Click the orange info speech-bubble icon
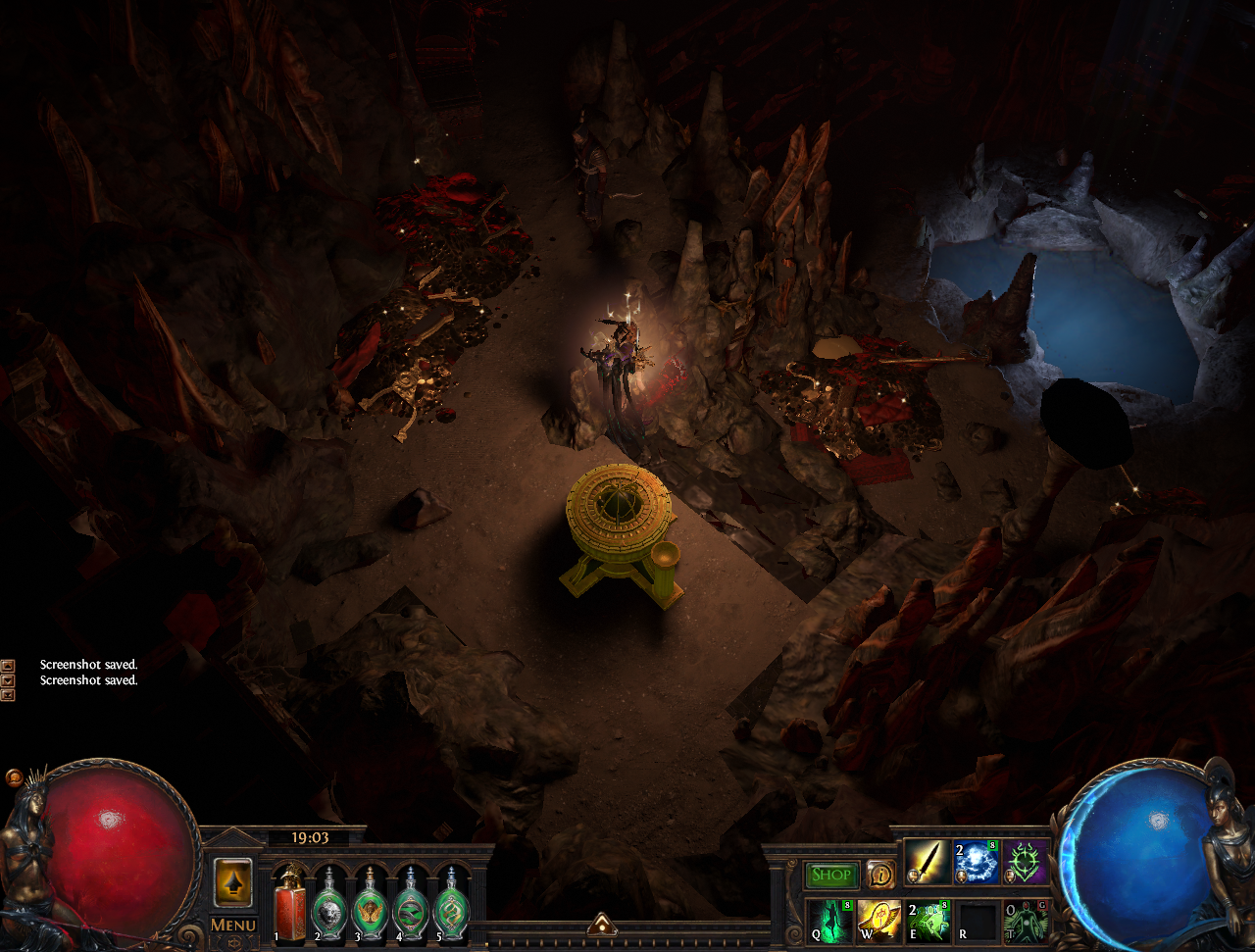1255x952 pixels. pos(881,874)
